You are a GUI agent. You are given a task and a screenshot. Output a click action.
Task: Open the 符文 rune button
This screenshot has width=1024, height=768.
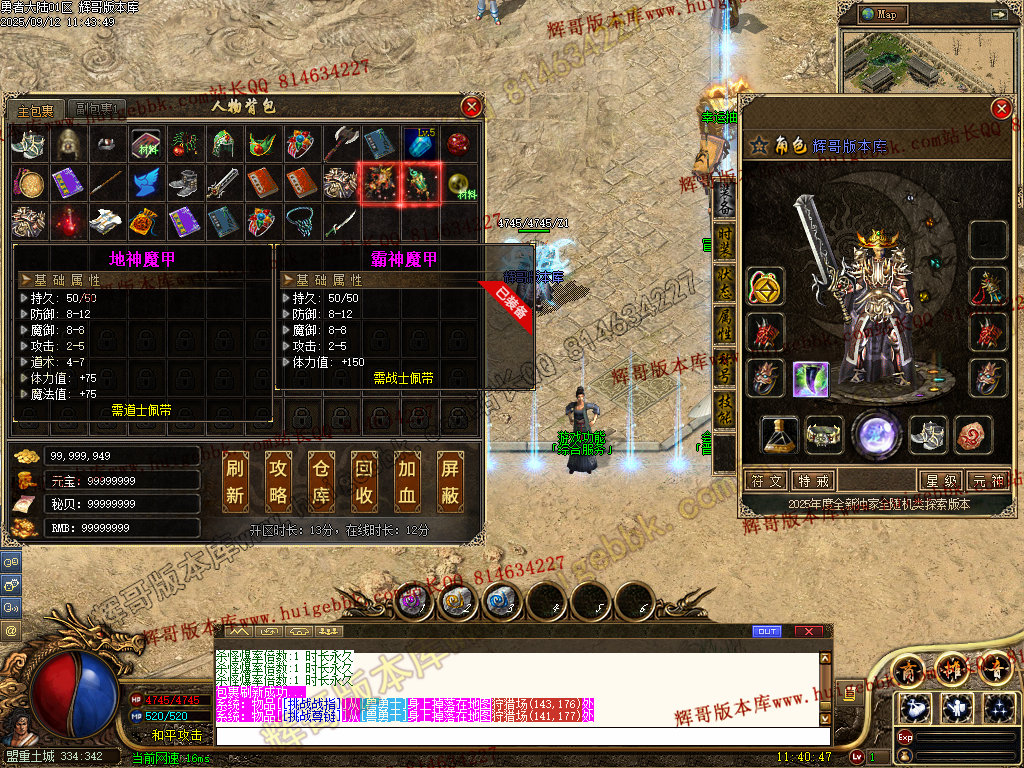click(x=769, y=481)
